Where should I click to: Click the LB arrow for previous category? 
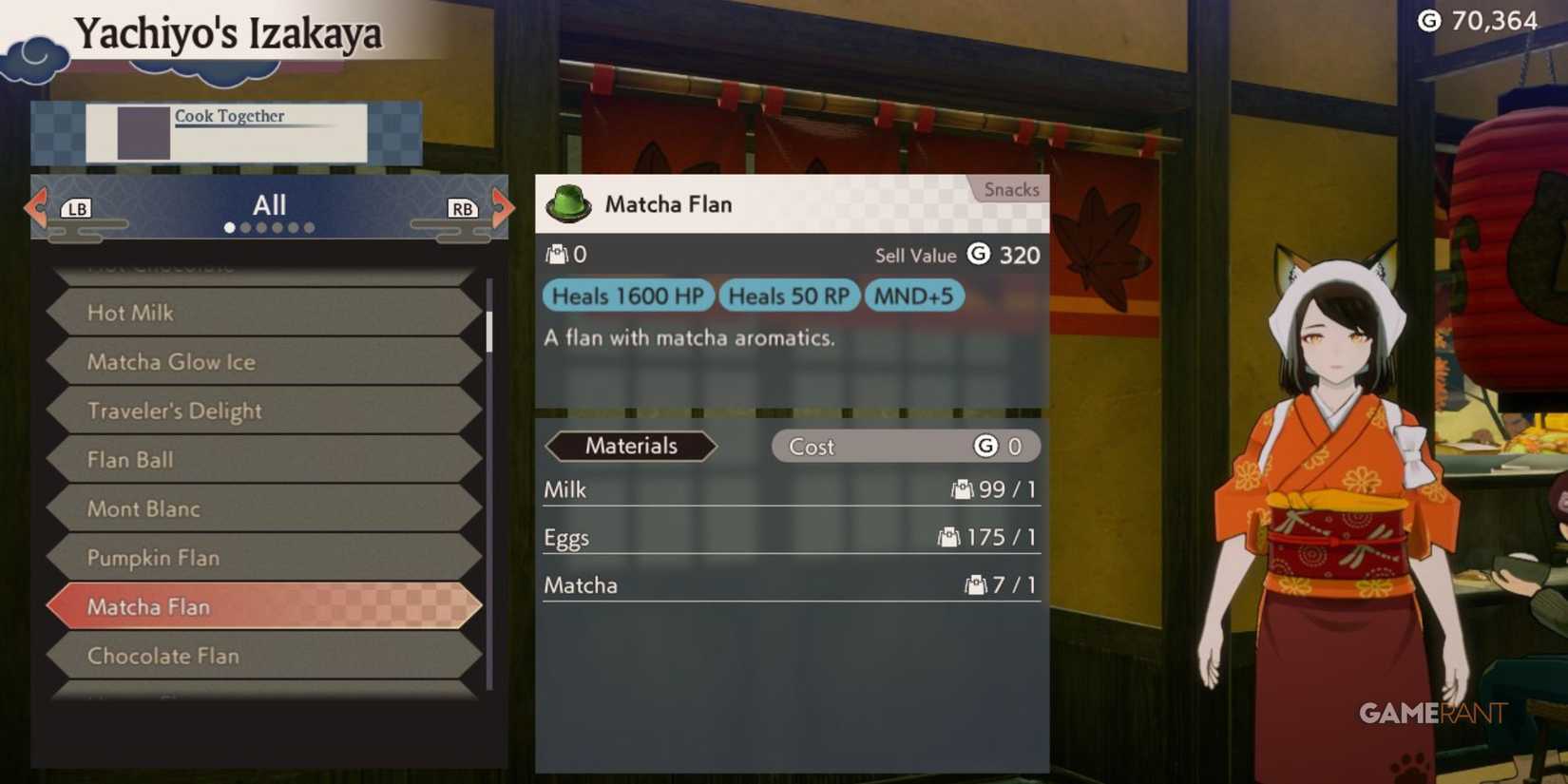tap(76, 208)
